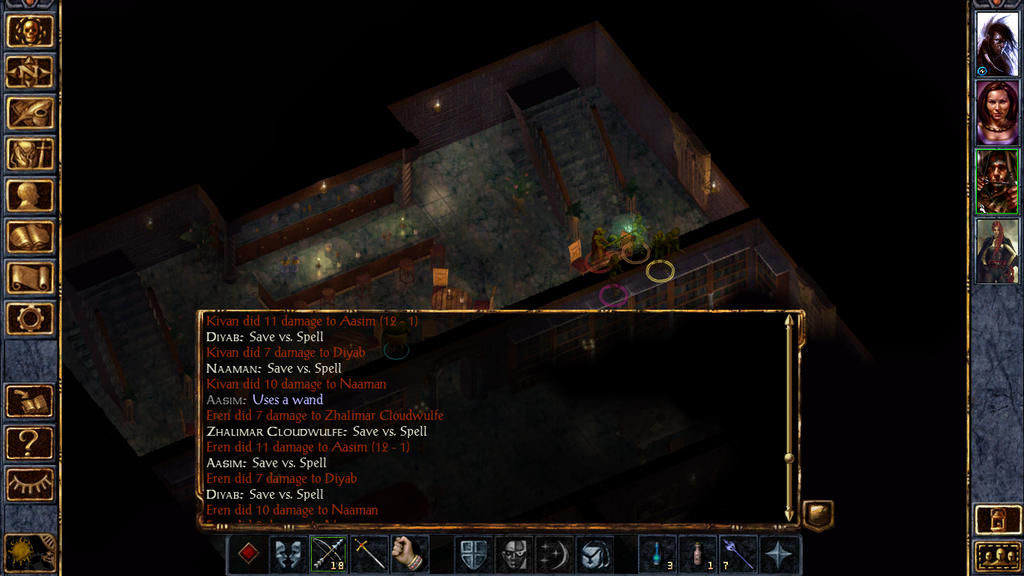Image resolution: width=1024 pixels, height=576 pixels.
Task: Open the inventory screen button
Action: click(x=30, y=154)
